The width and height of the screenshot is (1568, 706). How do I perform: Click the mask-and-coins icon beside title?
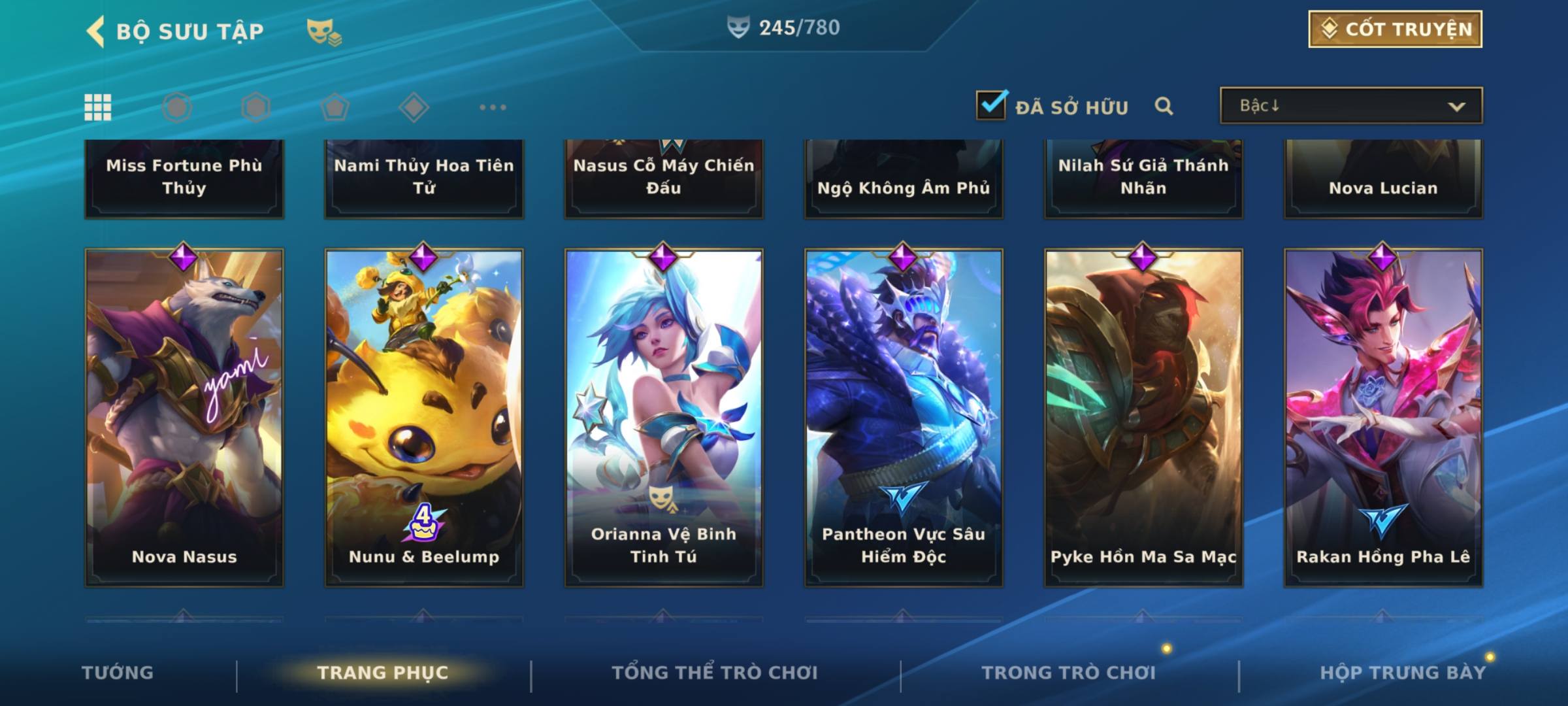tap(324, 31)
